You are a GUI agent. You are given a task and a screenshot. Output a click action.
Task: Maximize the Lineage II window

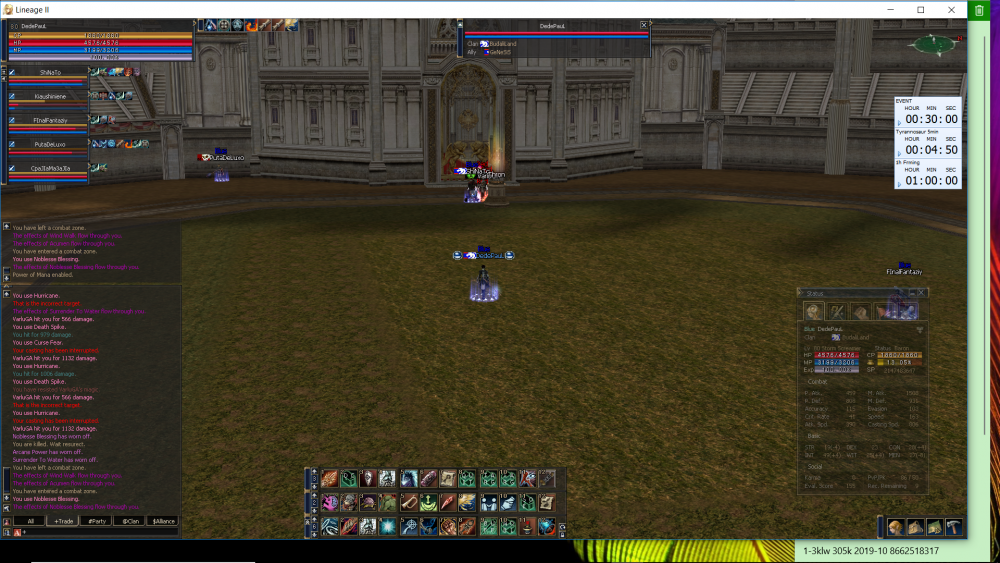pyautogui.click(x=920, y=9)
